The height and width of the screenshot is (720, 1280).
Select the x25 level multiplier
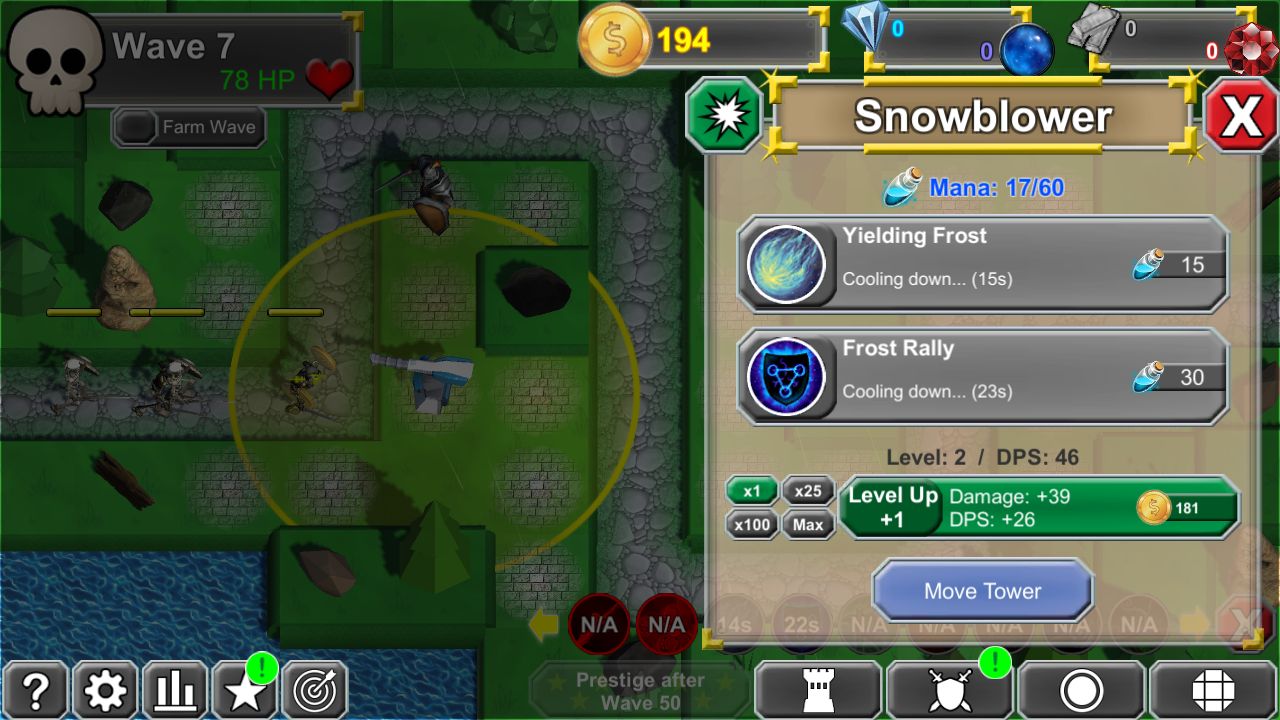808,491
